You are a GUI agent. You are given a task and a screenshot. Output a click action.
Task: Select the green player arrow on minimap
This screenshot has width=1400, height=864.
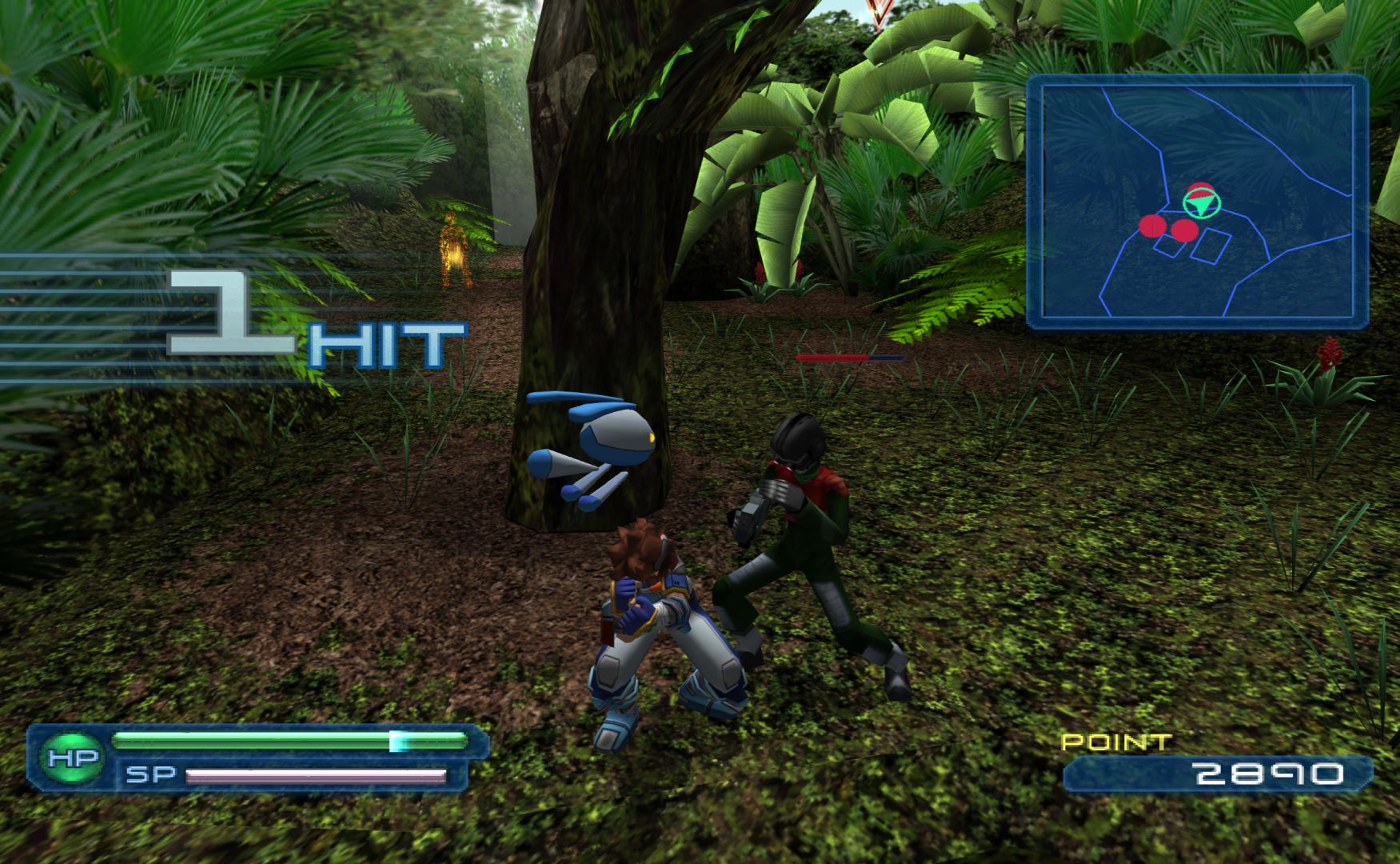click(x=1199, y=206)
